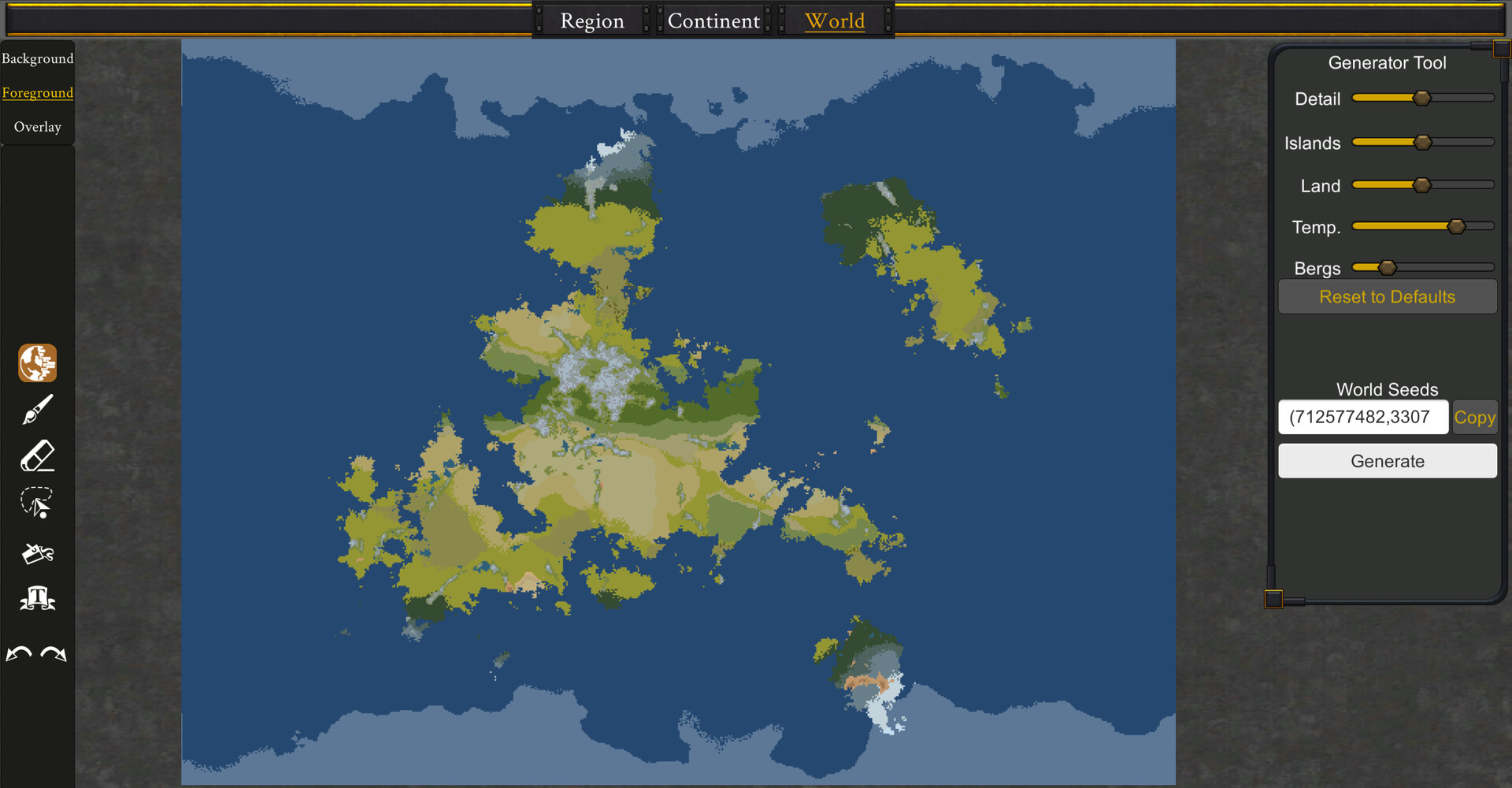This screenshot has width=1512, height=788.
Task: Select the Brush tool
Action: (36, 410)
